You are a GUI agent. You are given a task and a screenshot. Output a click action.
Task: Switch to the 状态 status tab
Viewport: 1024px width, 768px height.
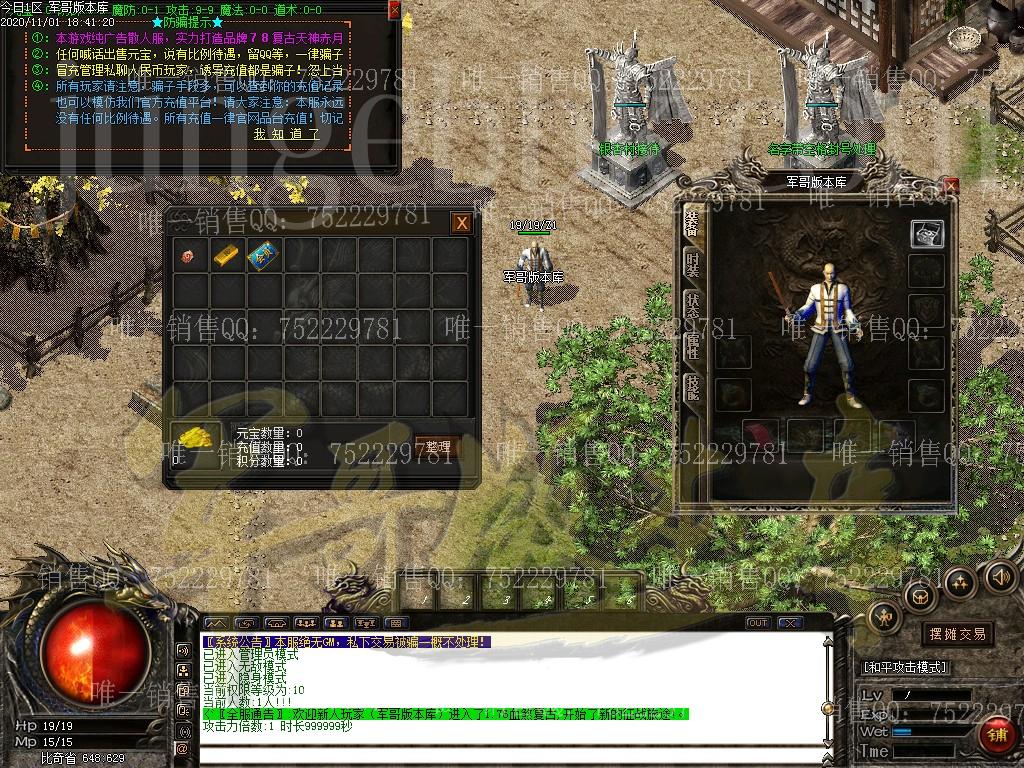point(692,305)
